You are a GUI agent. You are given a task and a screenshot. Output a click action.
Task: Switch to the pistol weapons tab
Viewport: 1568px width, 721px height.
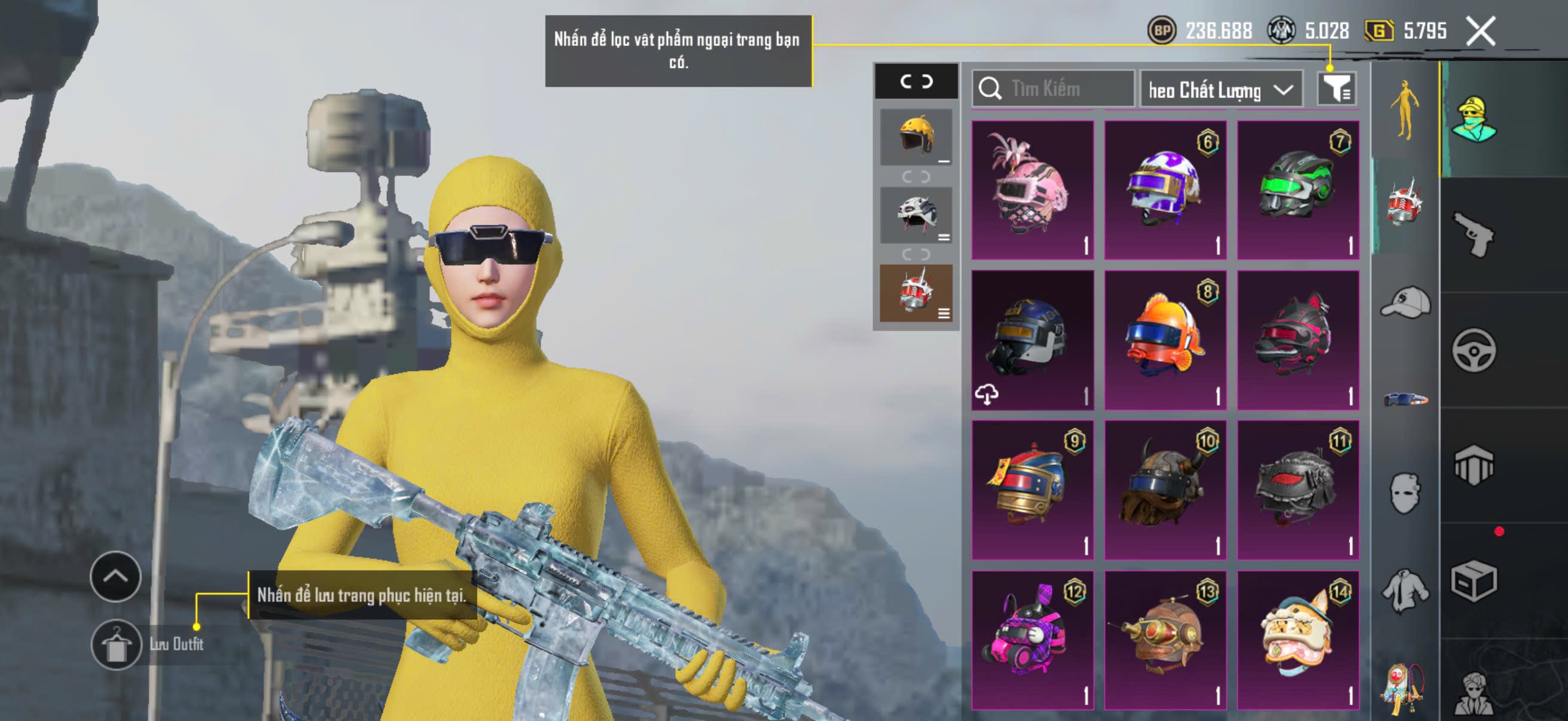pyautogui.click(x=1474, y=234)
